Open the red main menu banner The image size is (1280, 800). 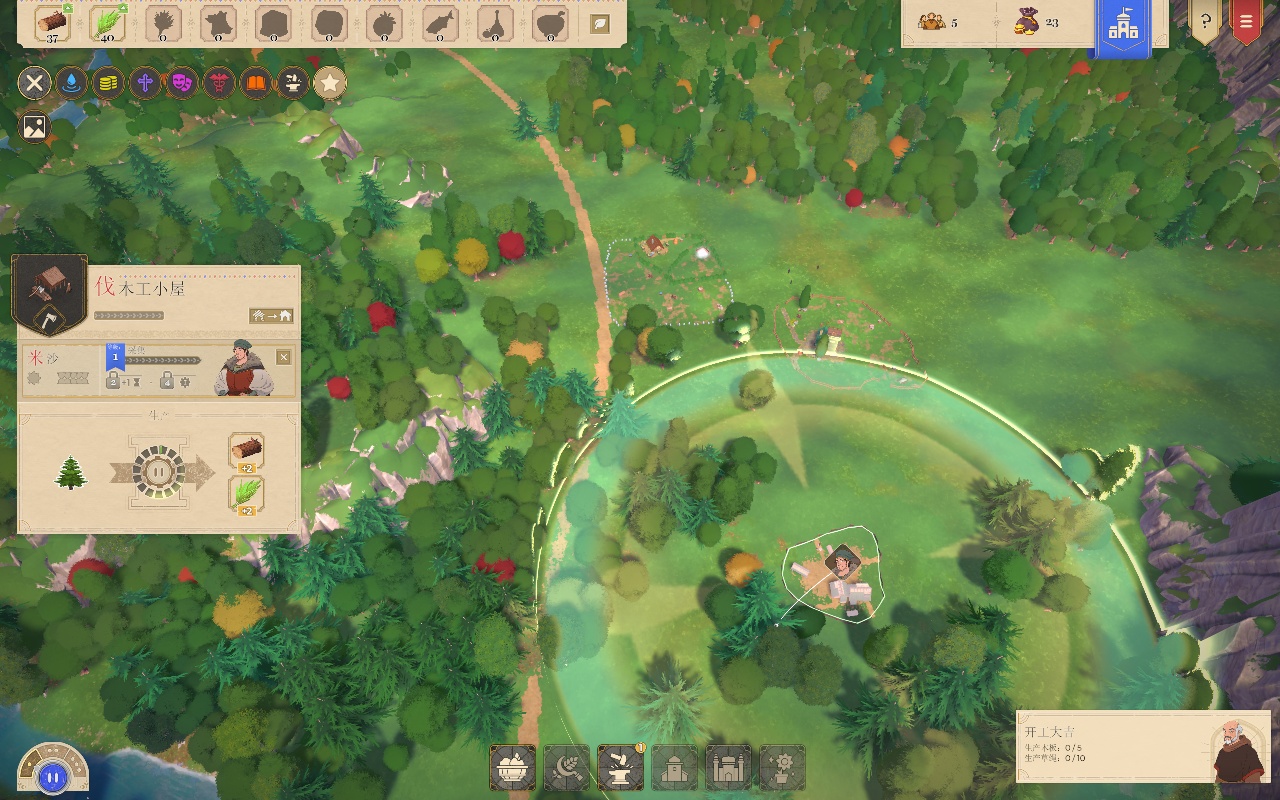click(1245, 21)
